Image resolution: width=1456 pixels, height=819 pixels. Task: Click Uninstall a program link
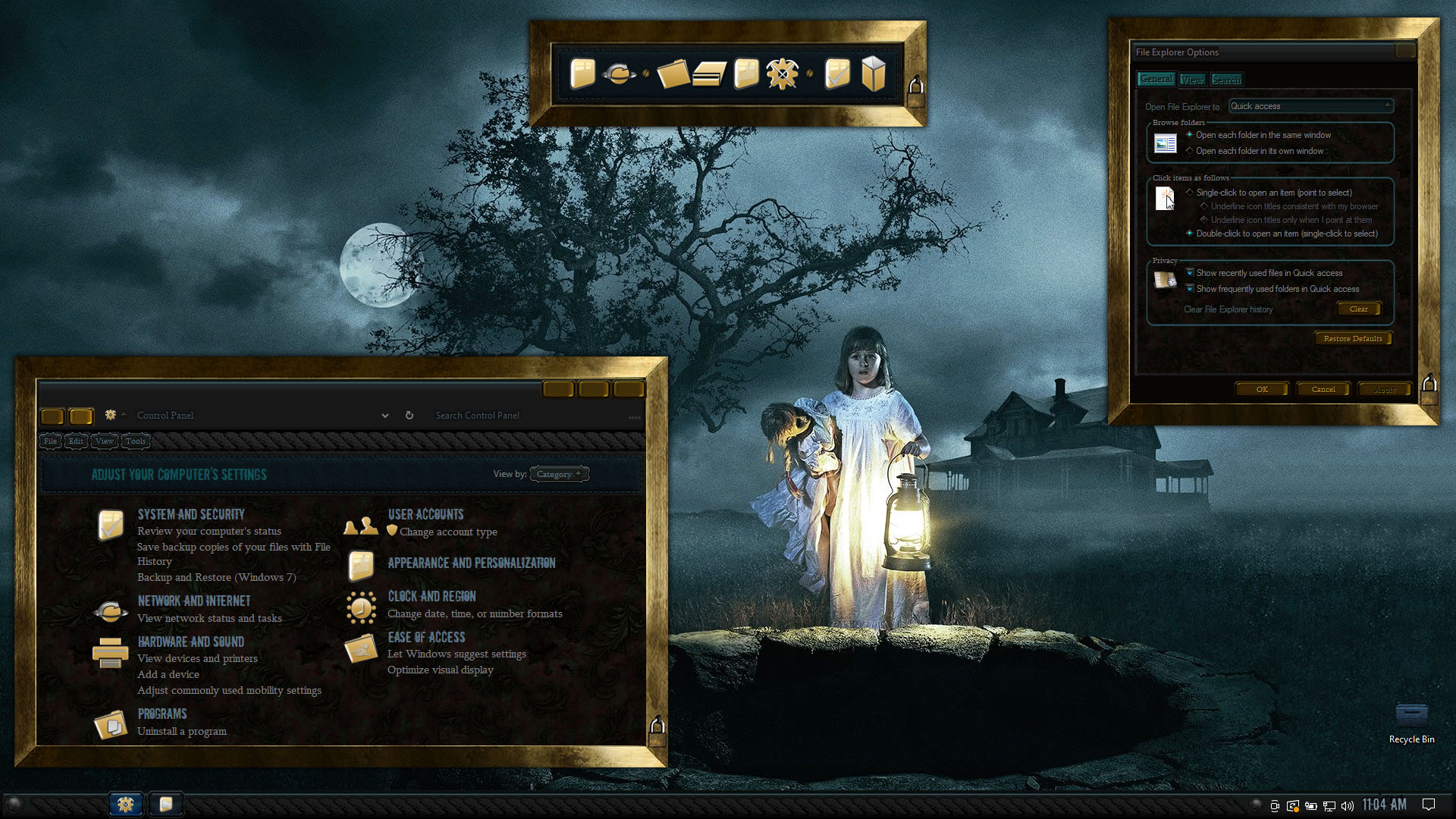pyautogui.click(x=182, y=731)
